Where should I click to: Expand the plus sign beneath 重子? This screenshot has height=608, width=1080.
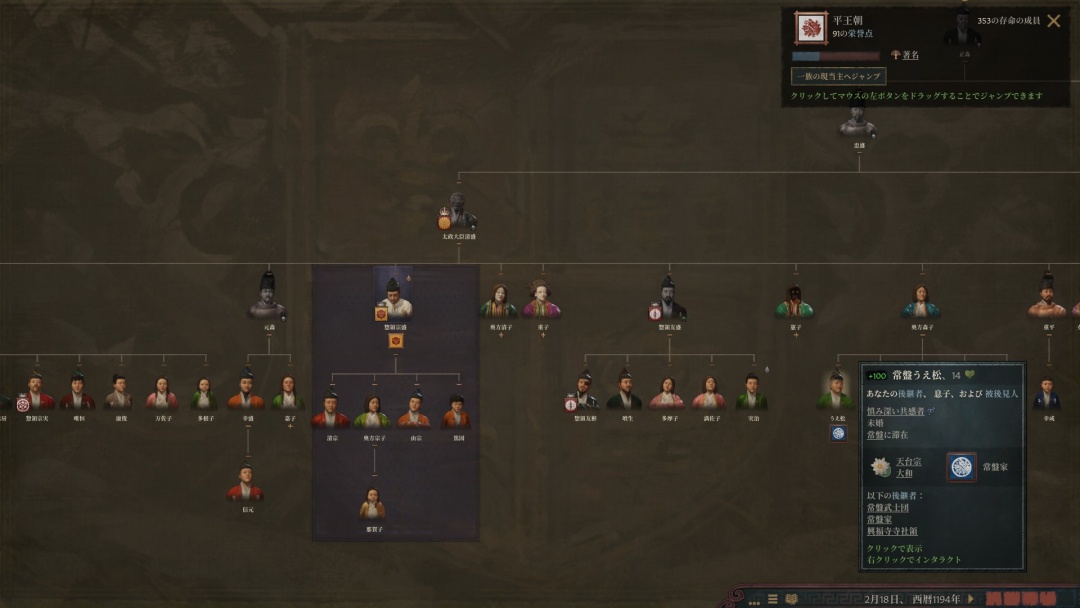click(x=543, y=335)
